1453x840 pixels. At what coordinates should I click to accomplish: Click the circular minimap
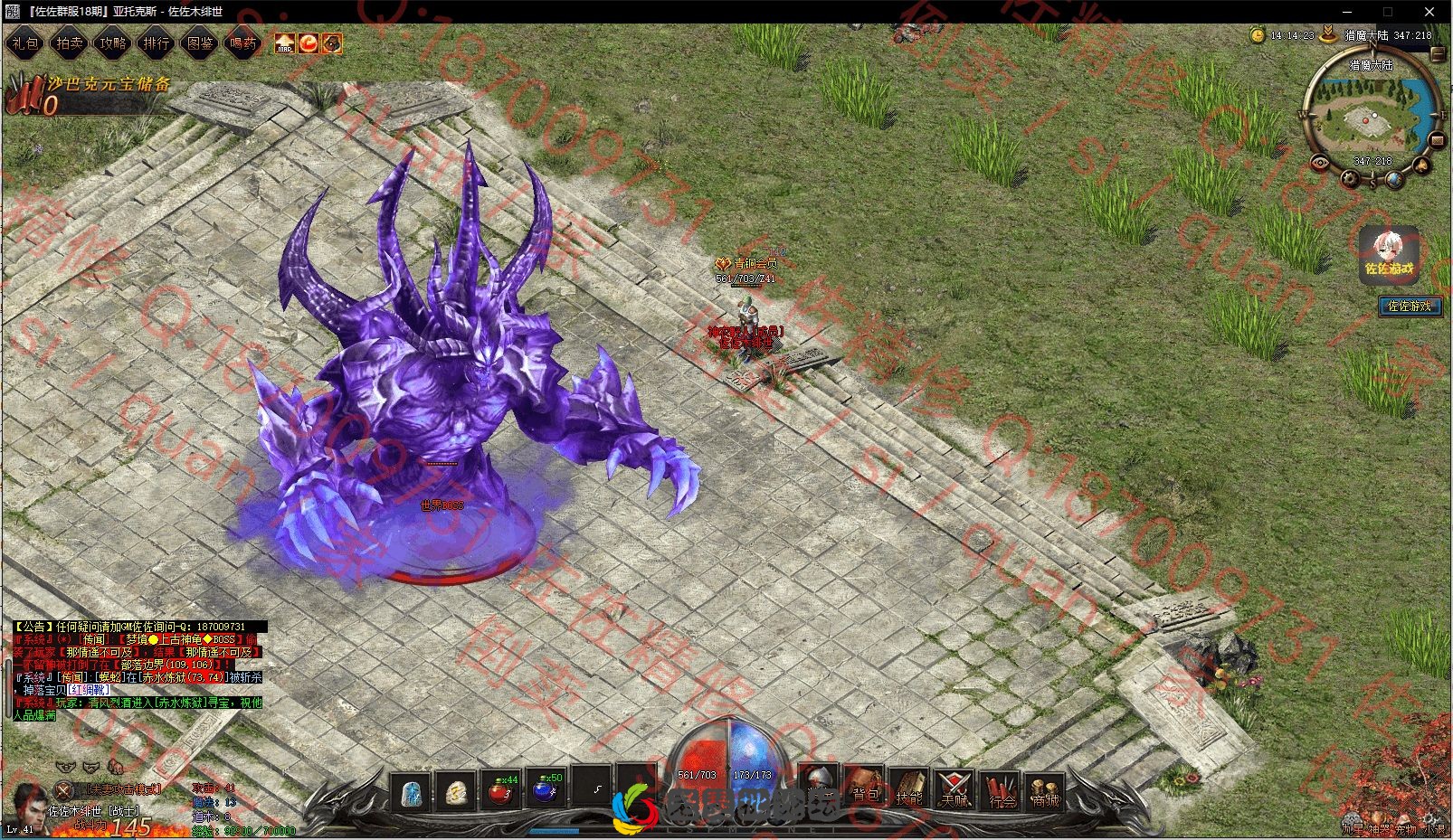click(1369, 116)
